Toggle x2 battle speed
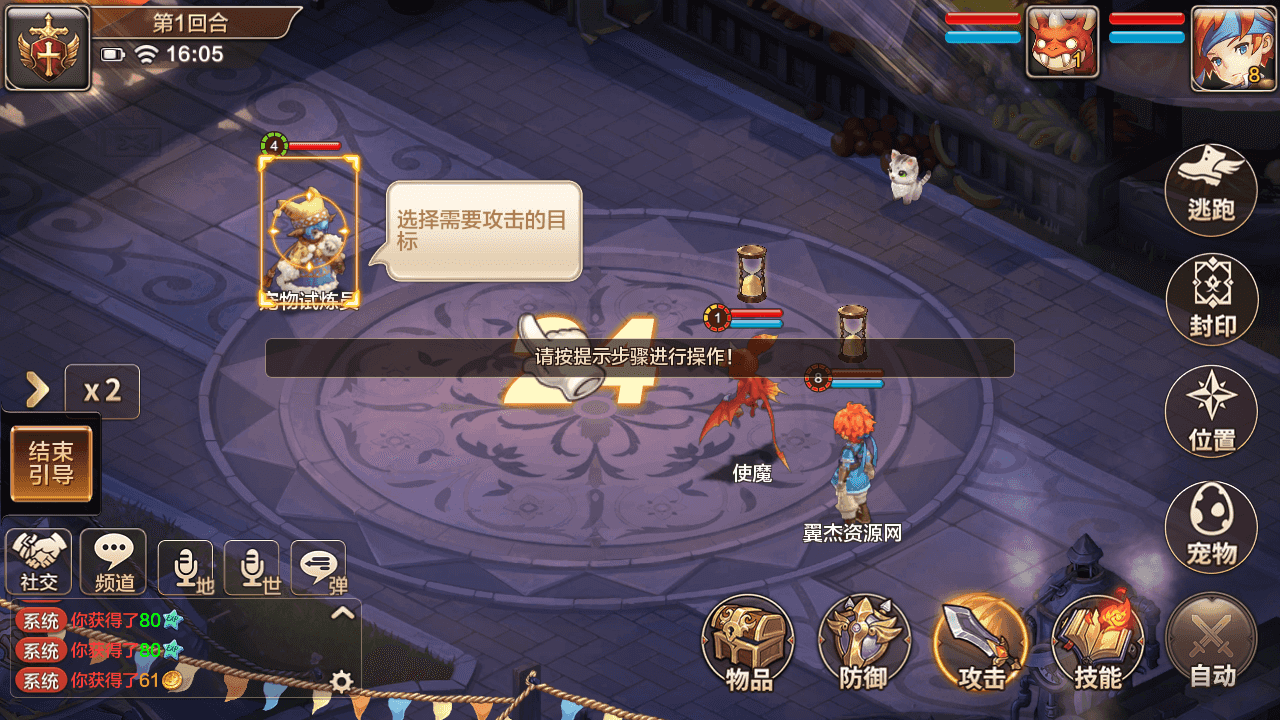This screenshot has height=720, width=1280. pyautogui.click(x=103, y=391)
